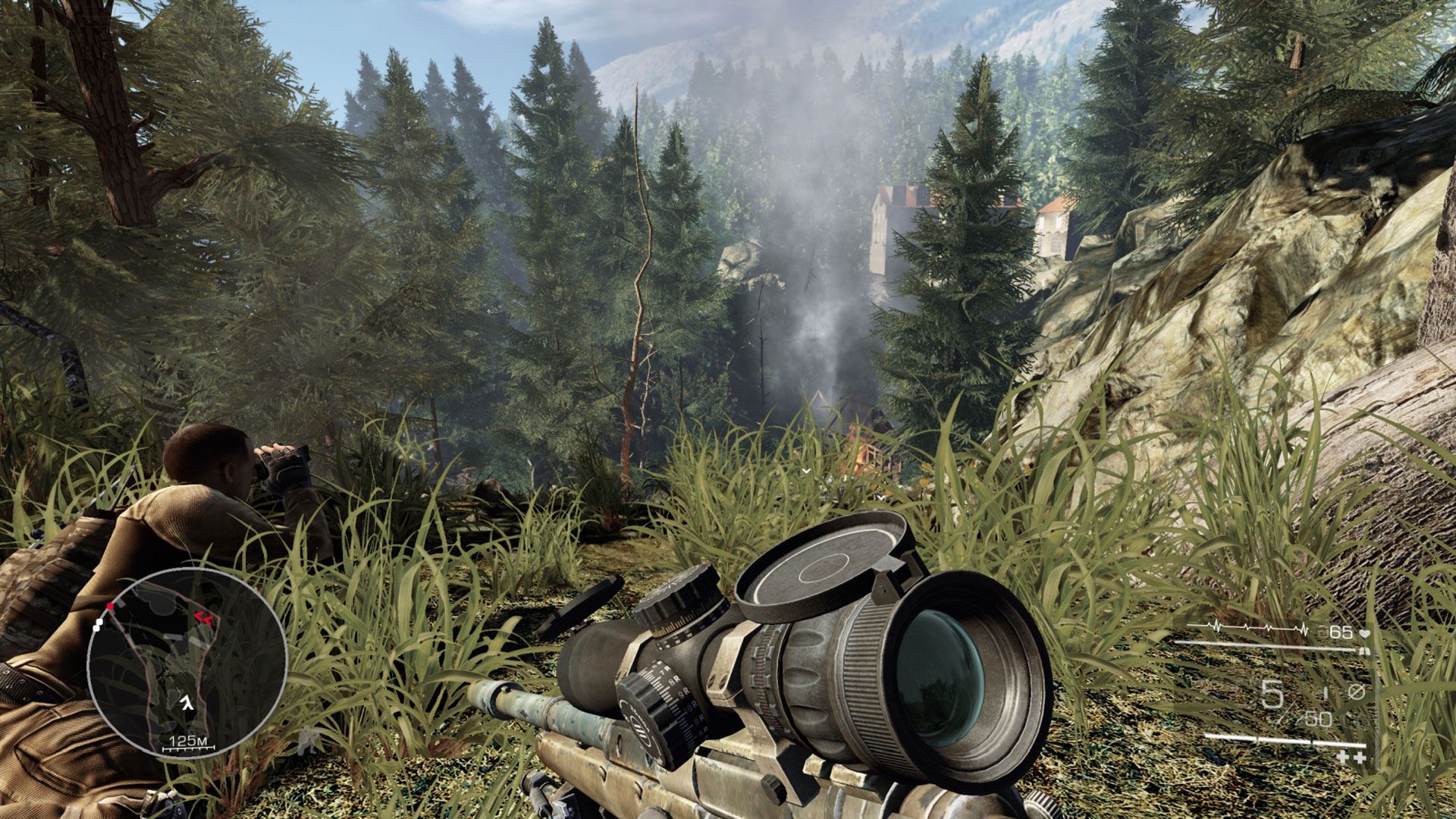Screen dimensions: 1456x819
Task: Select the red chevron enemy marker on minimap
Action: 203,617
